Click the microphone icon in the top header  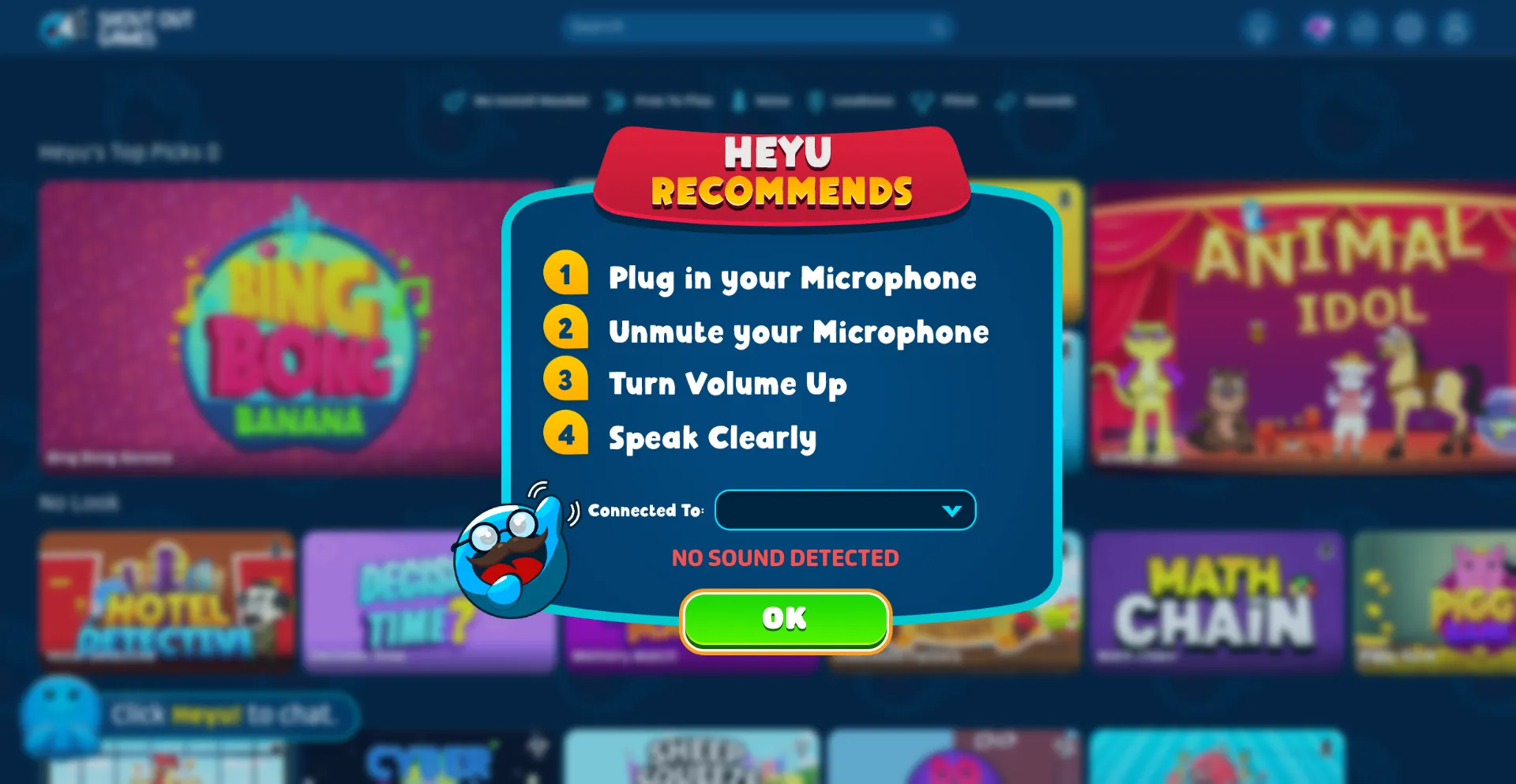coord(1260,27)
